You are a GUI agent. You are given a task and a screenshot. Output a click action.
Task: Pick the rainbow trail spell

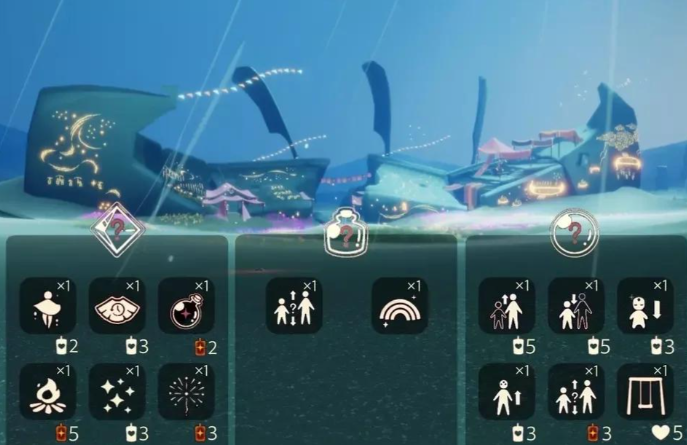coord(399,305)
